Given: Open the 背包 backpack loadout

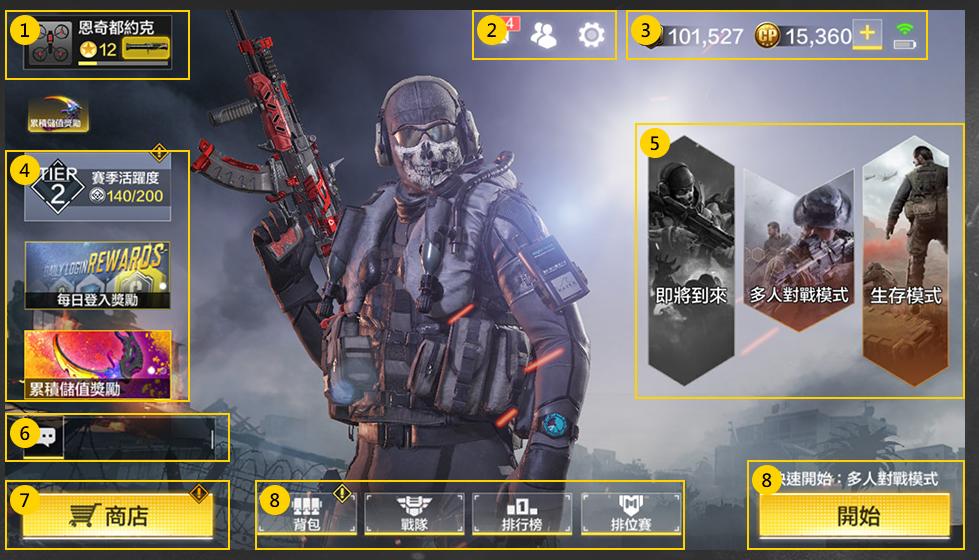Looking at the screenshot, I should pos(306,513).
